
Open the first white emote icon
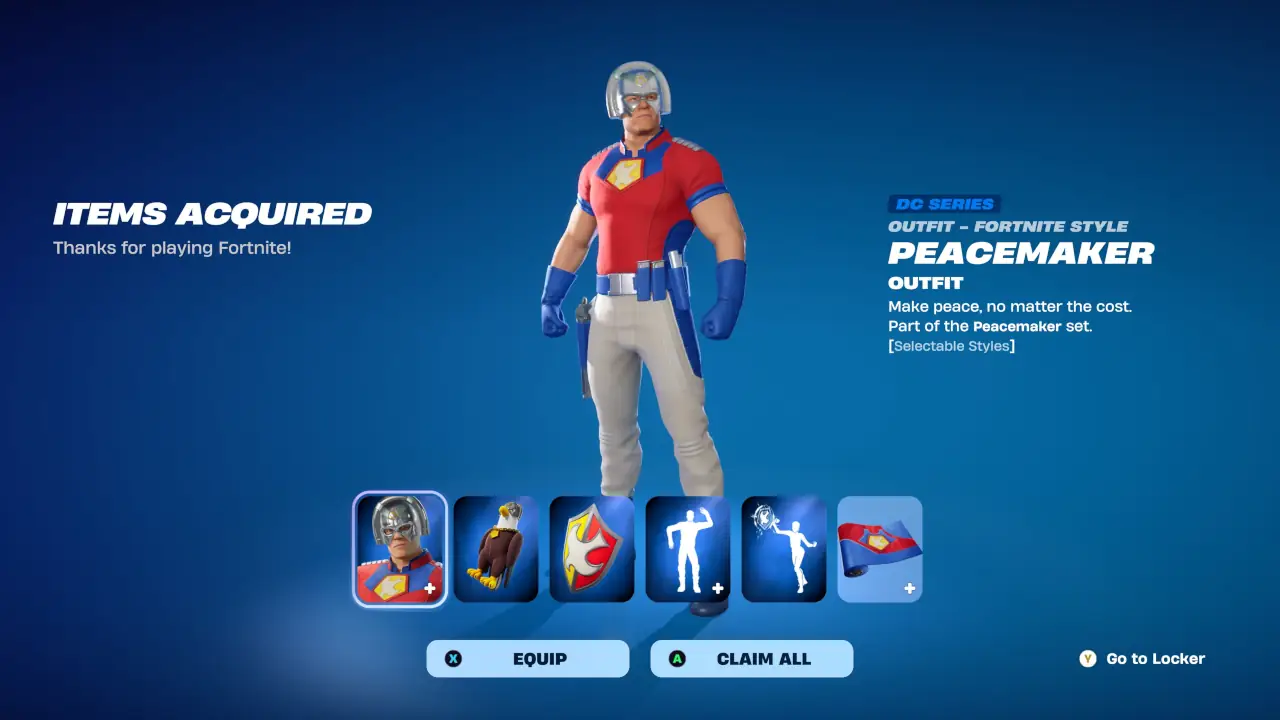(x=687, y=548)
